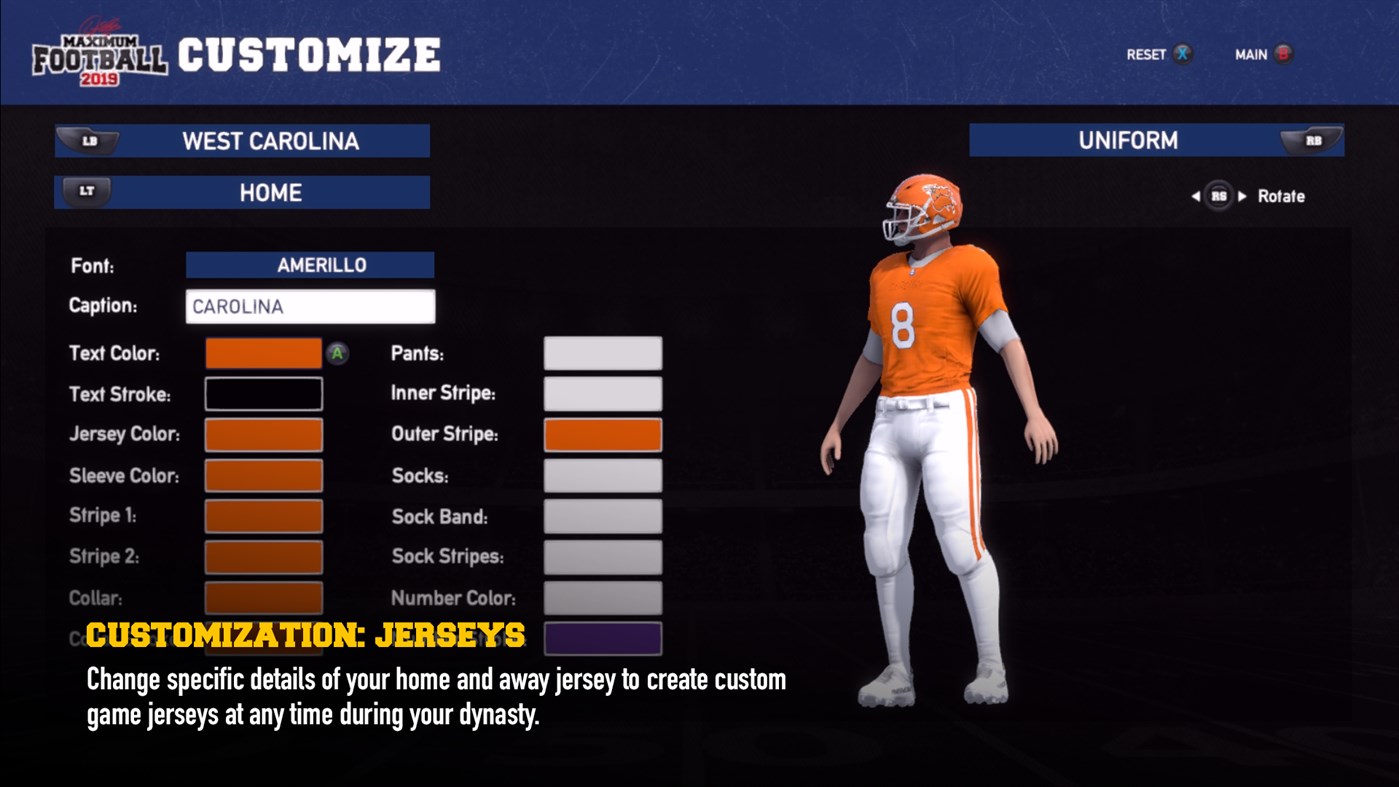
Task: Change the Amerillo font selection
Action: pos(310,265)
